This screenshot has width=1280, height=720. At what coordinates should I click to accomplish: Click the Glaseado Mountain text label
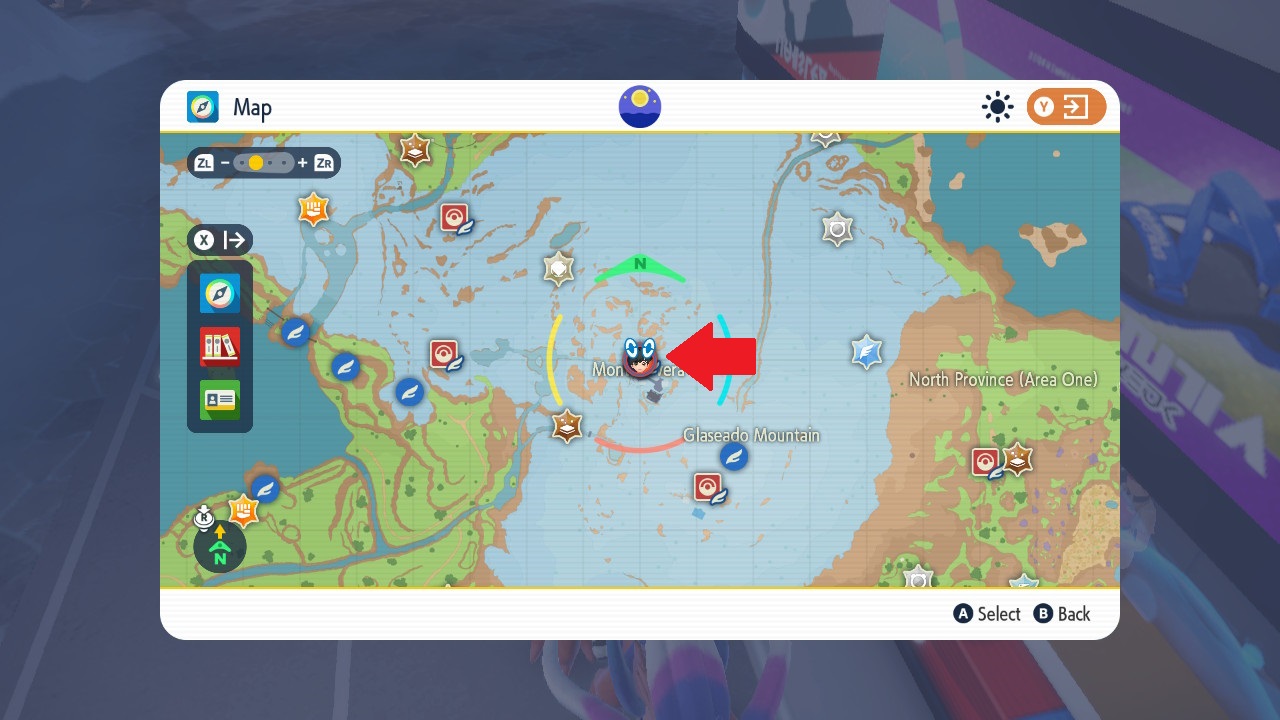point(750,435)
